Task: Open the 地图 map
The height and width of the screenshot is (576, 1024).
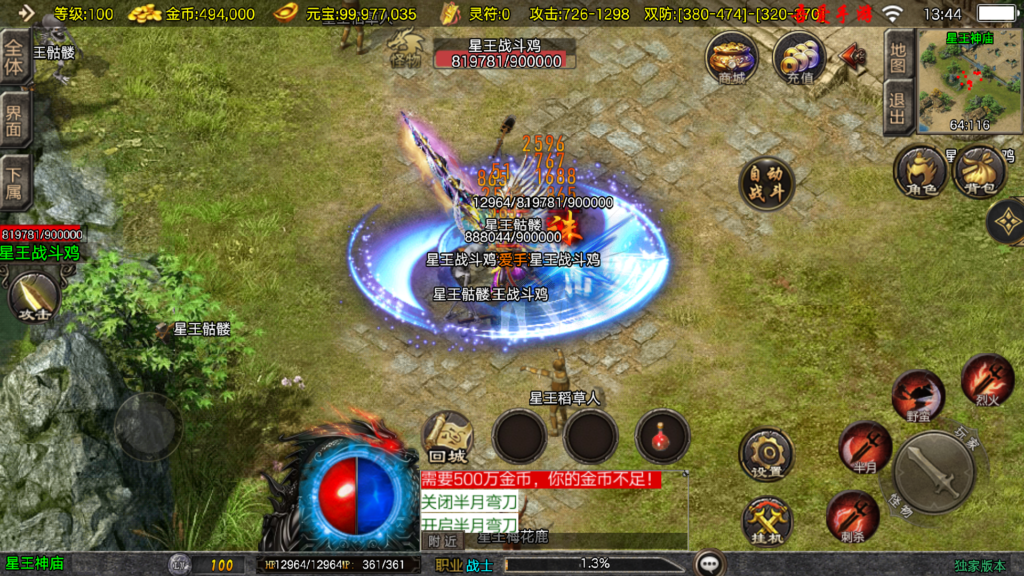Action: tap(898, 56)
